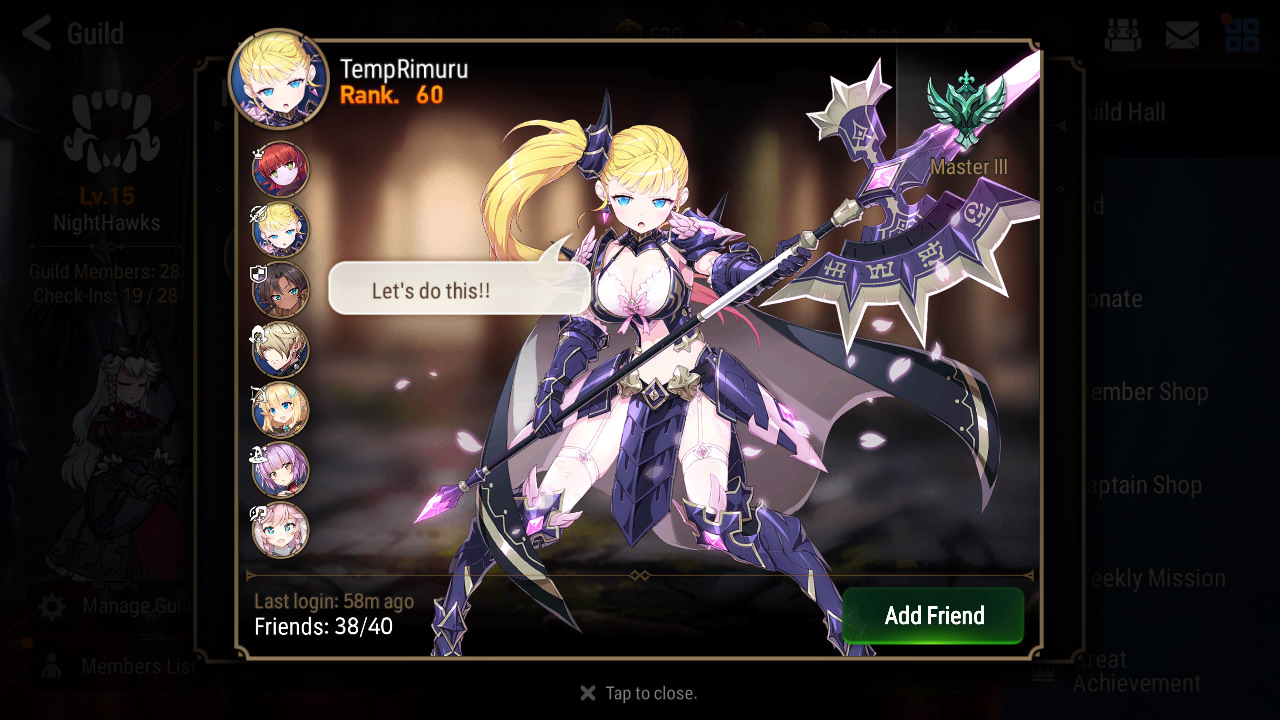The height and width of the screenshot is (720, 1280).
Task: Open TempRimuru's large profile avatar
Action: point(279,80)
